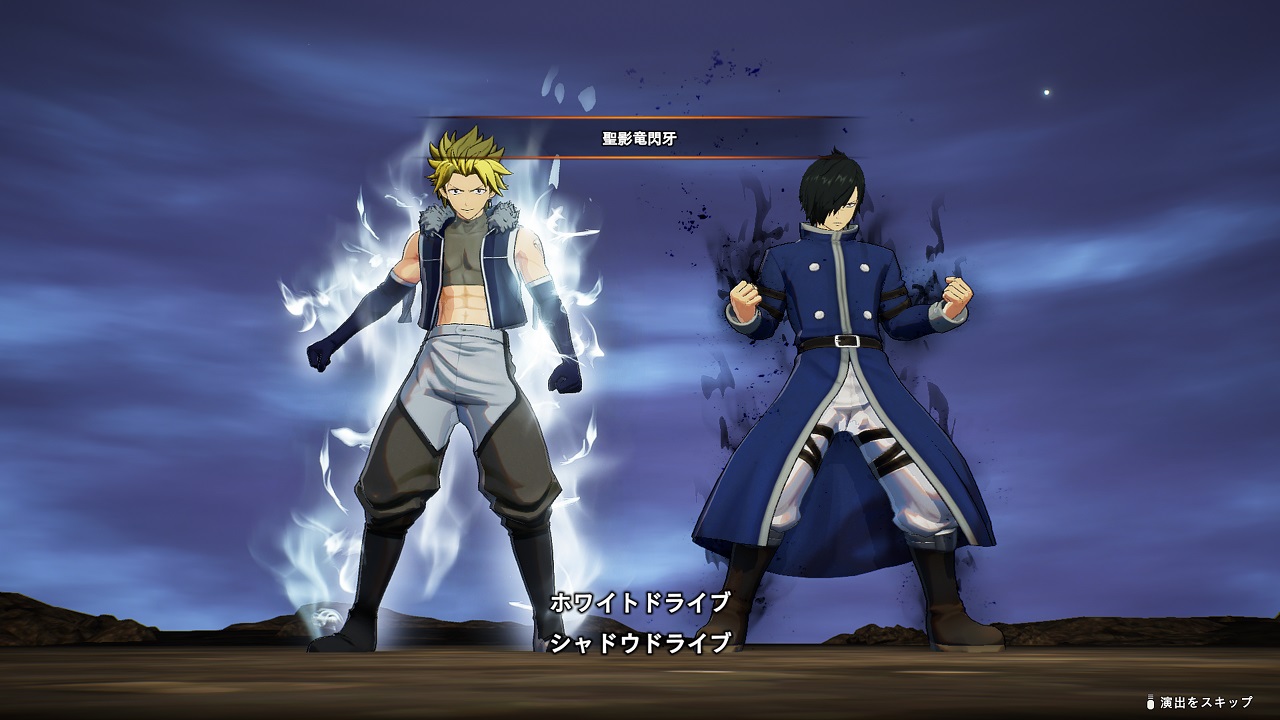This screenshot has height=720, width=1280.
Task: Skip the cutscene via 演出をスキップ
Action: (x=1203, y=702)
